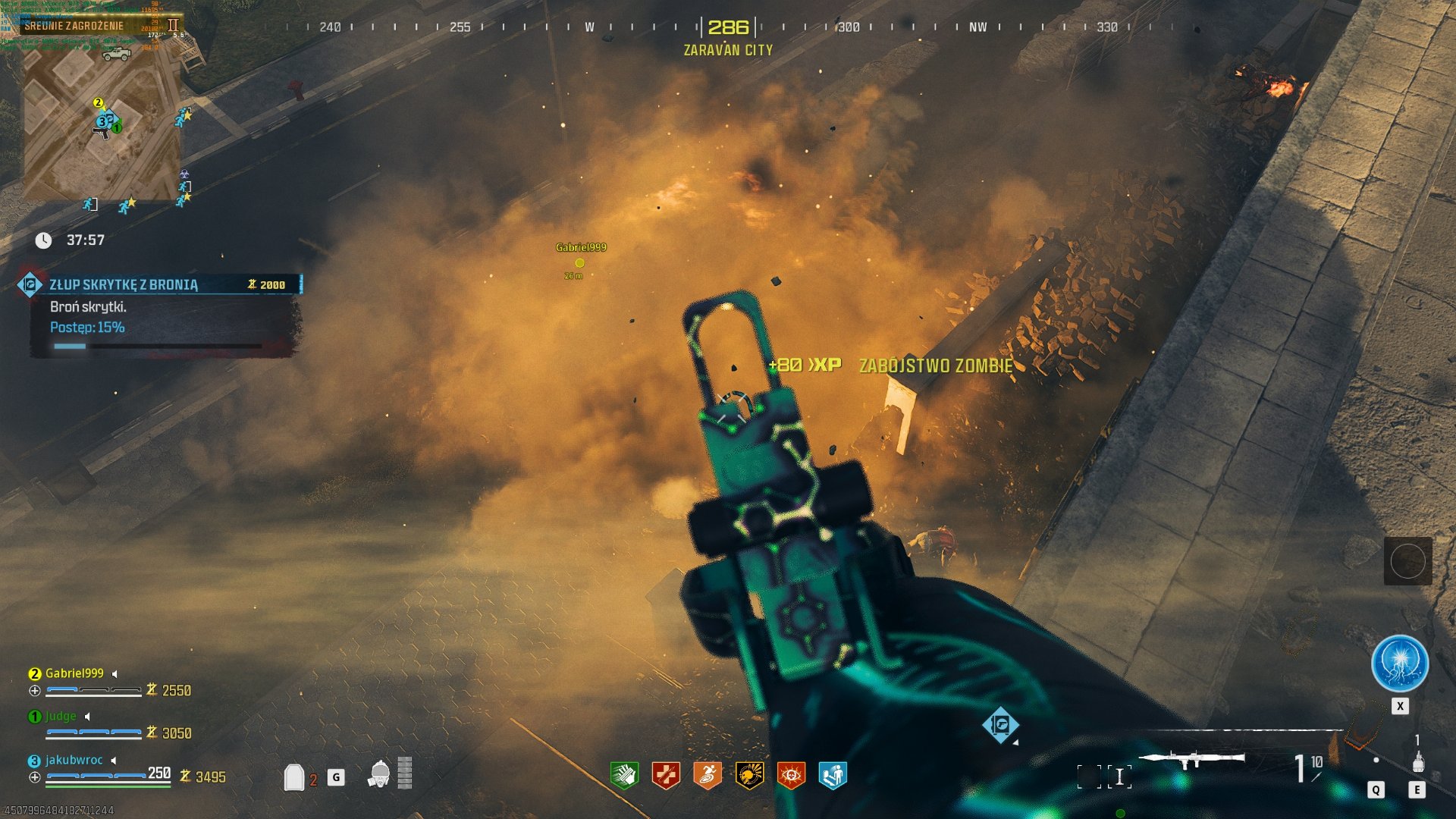1456x819 pixels.
Task: Select squad member jakubwroc in the list
Action: [74, 760]
